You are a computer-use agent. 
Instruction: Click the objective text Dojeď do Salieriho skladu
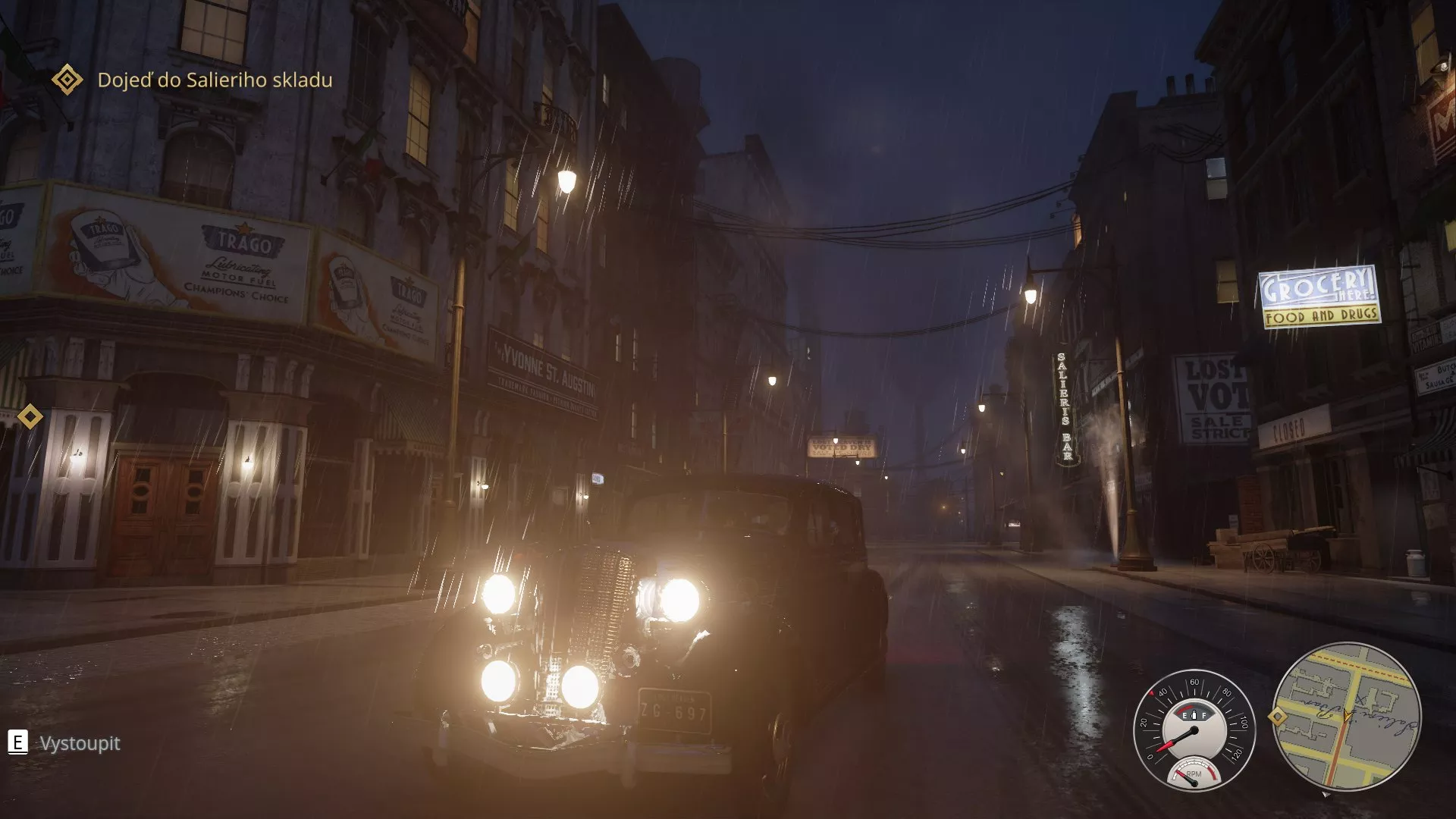[x=215, y=79]
